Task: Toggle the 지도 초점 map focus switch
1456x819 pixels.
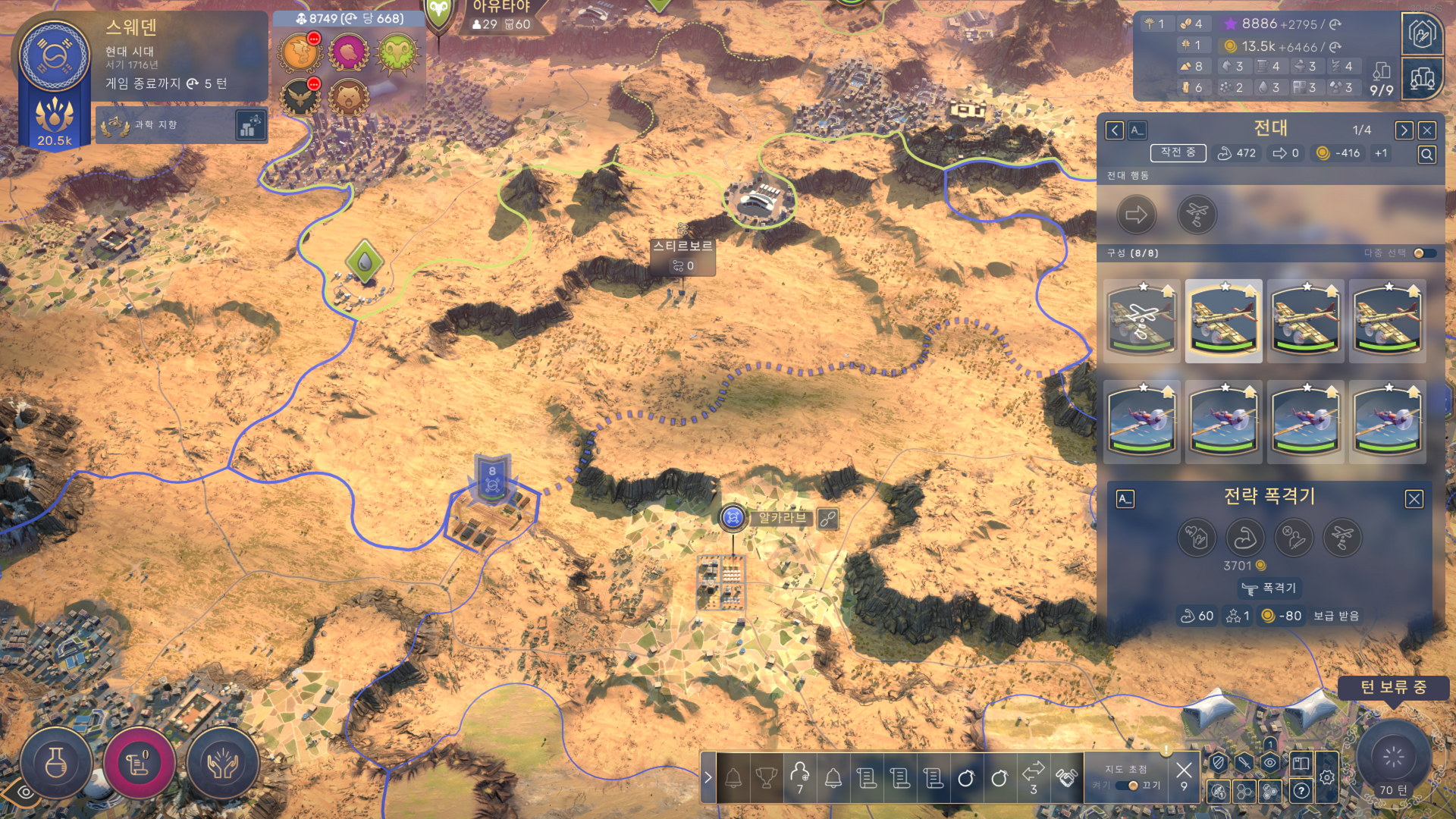Action: pos(1128,786)
